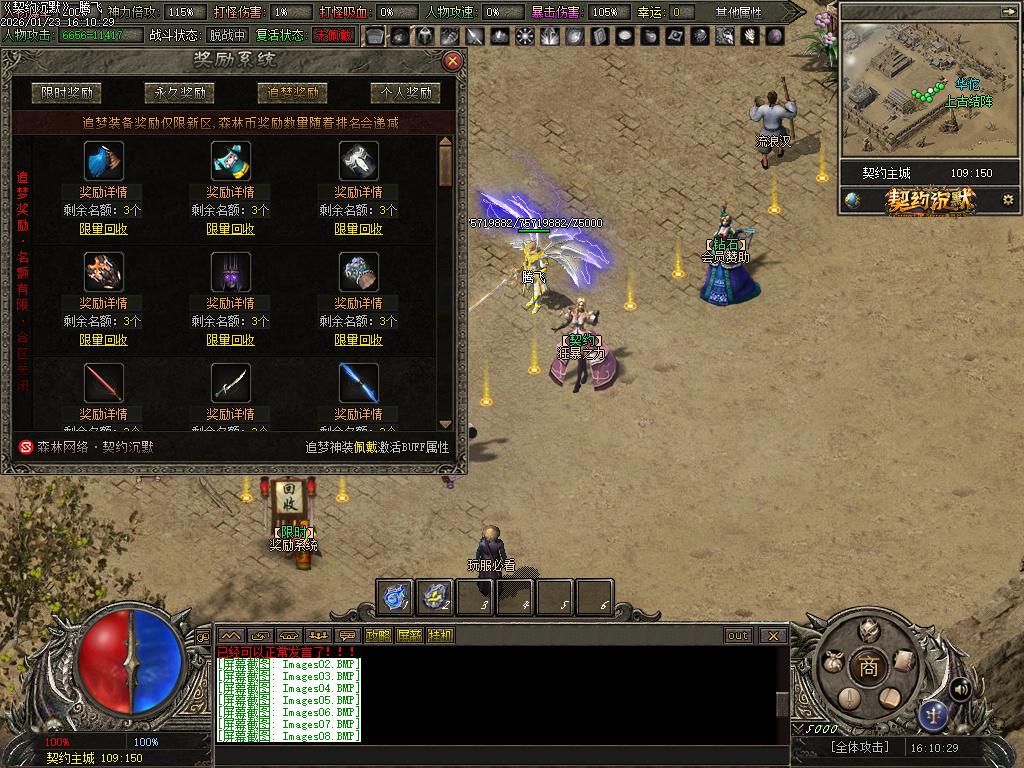
Task: View 奖励详情 for the blue cape reward
Action: pyautogui.click(x=103, y=192)
